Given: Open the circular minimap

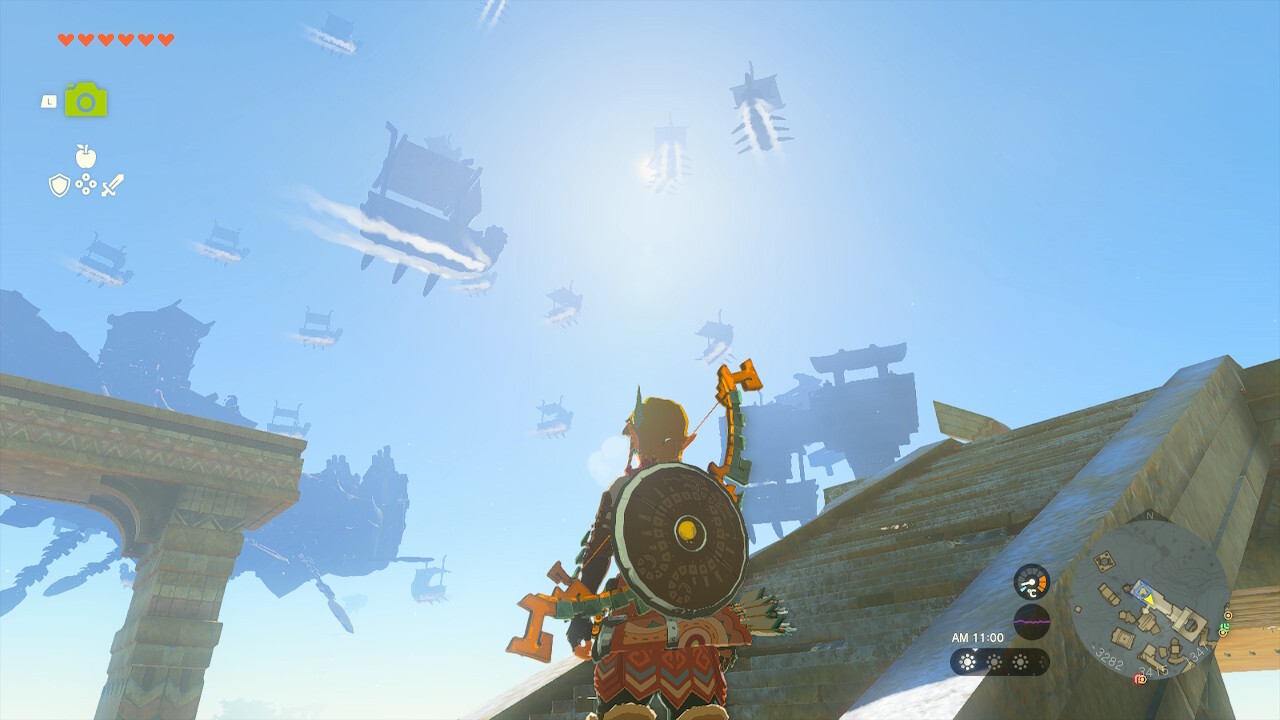Looking at the screenshot, I should click(x=1148, y=598).
